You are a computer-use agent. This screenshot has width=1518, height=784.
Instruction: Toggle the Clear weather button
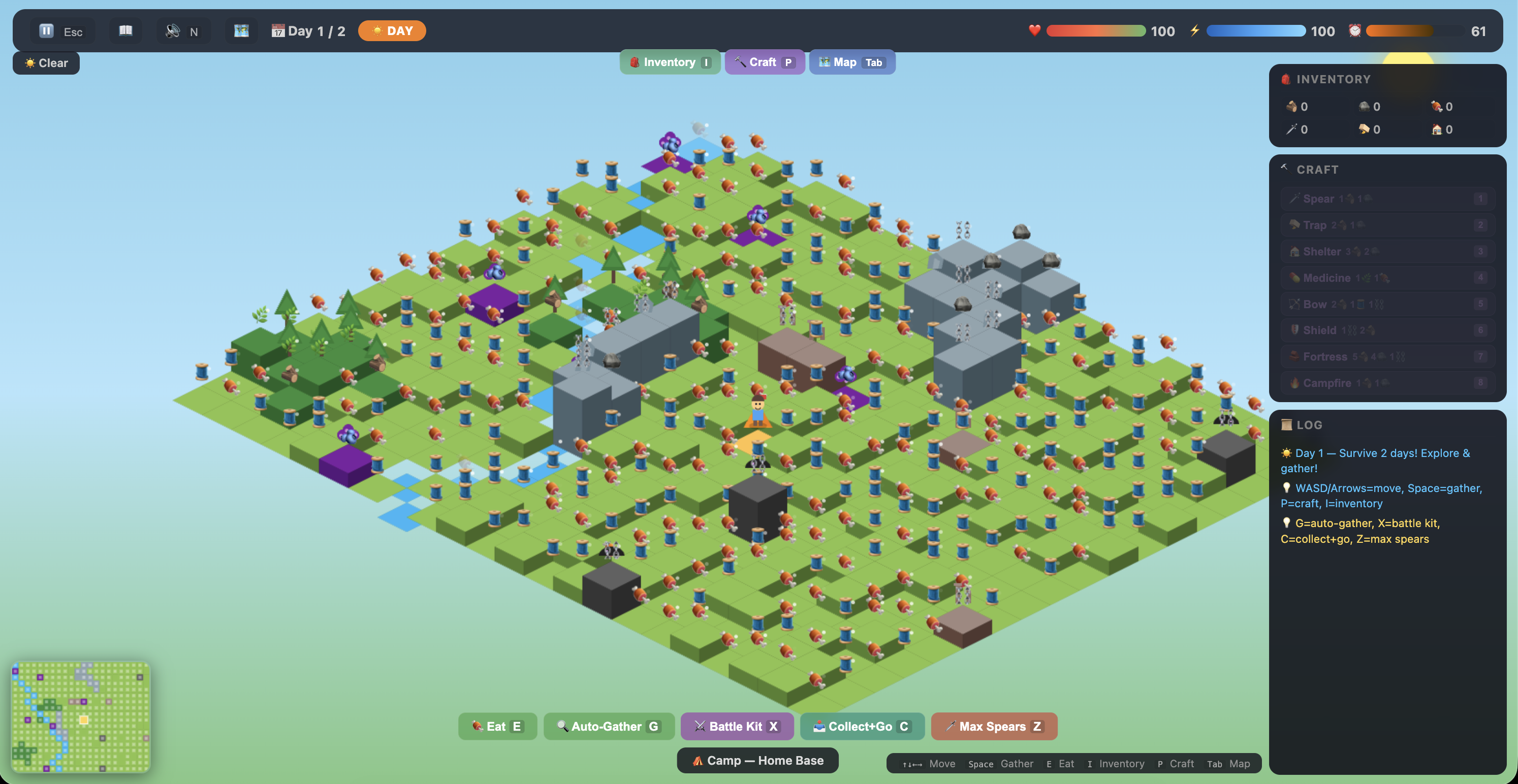pyautogui.click(x=46, y=62)
